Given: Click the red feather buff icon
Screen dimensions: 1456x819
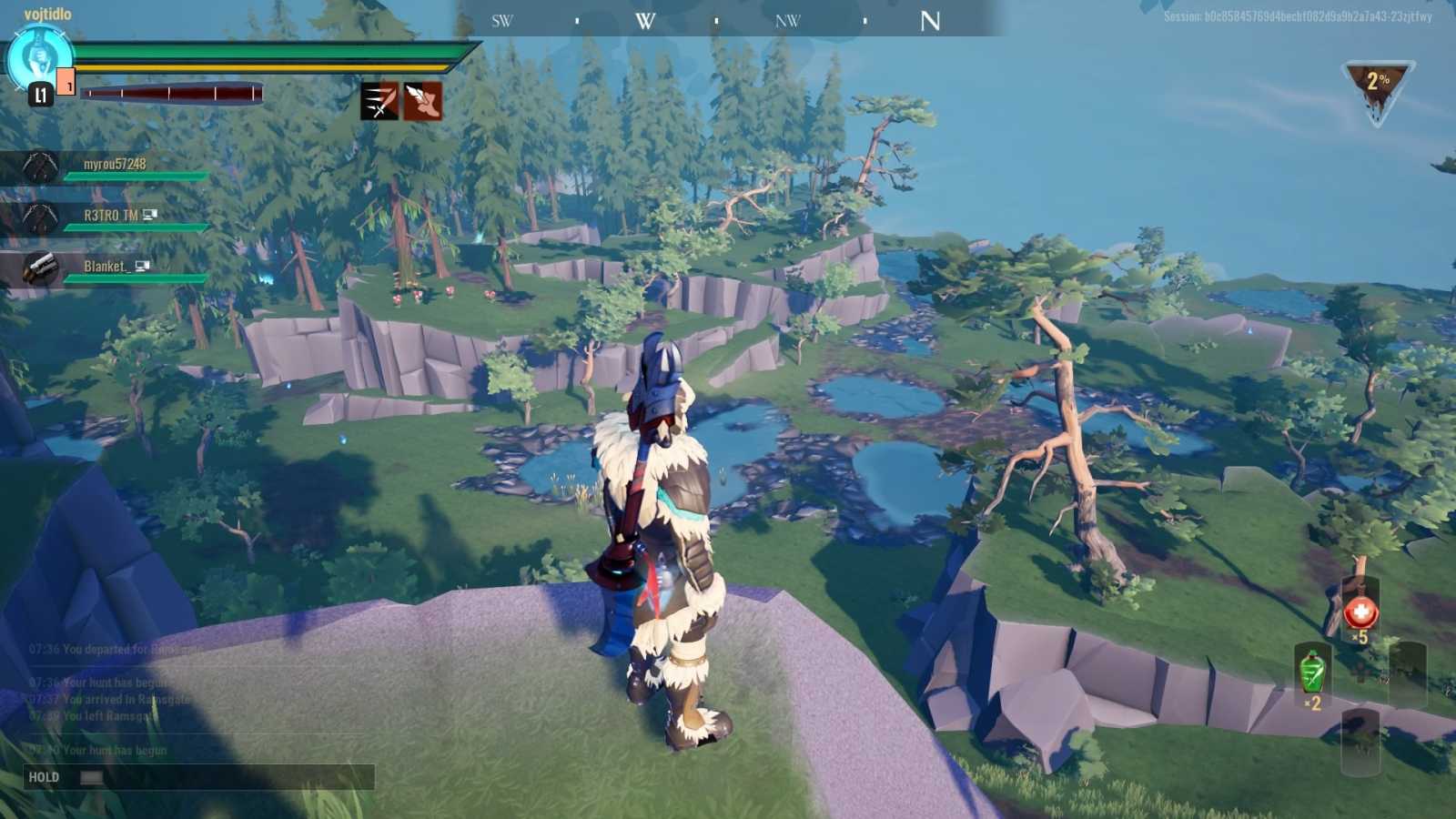Looking at the screenshot, I should [x=421, y=102].
